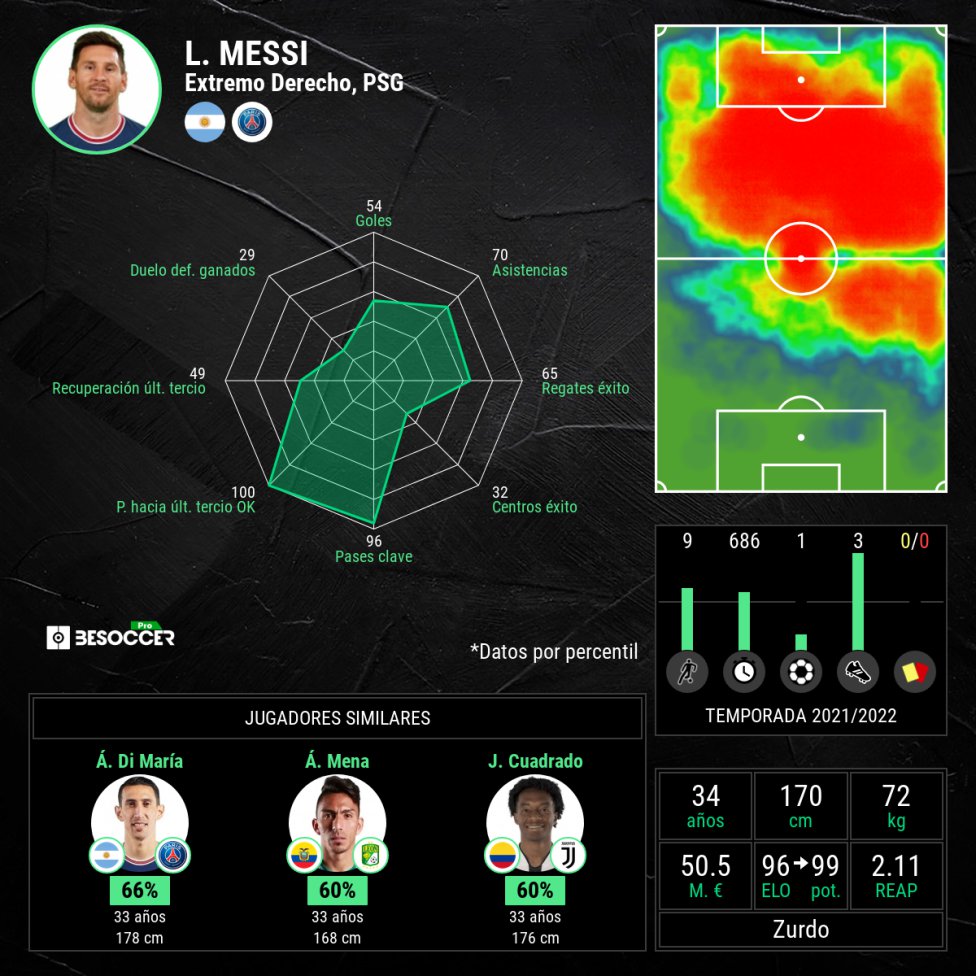Click the Jugadores Similares header
The width and height of the screenshot is (976, 976).
coord(337,718)
